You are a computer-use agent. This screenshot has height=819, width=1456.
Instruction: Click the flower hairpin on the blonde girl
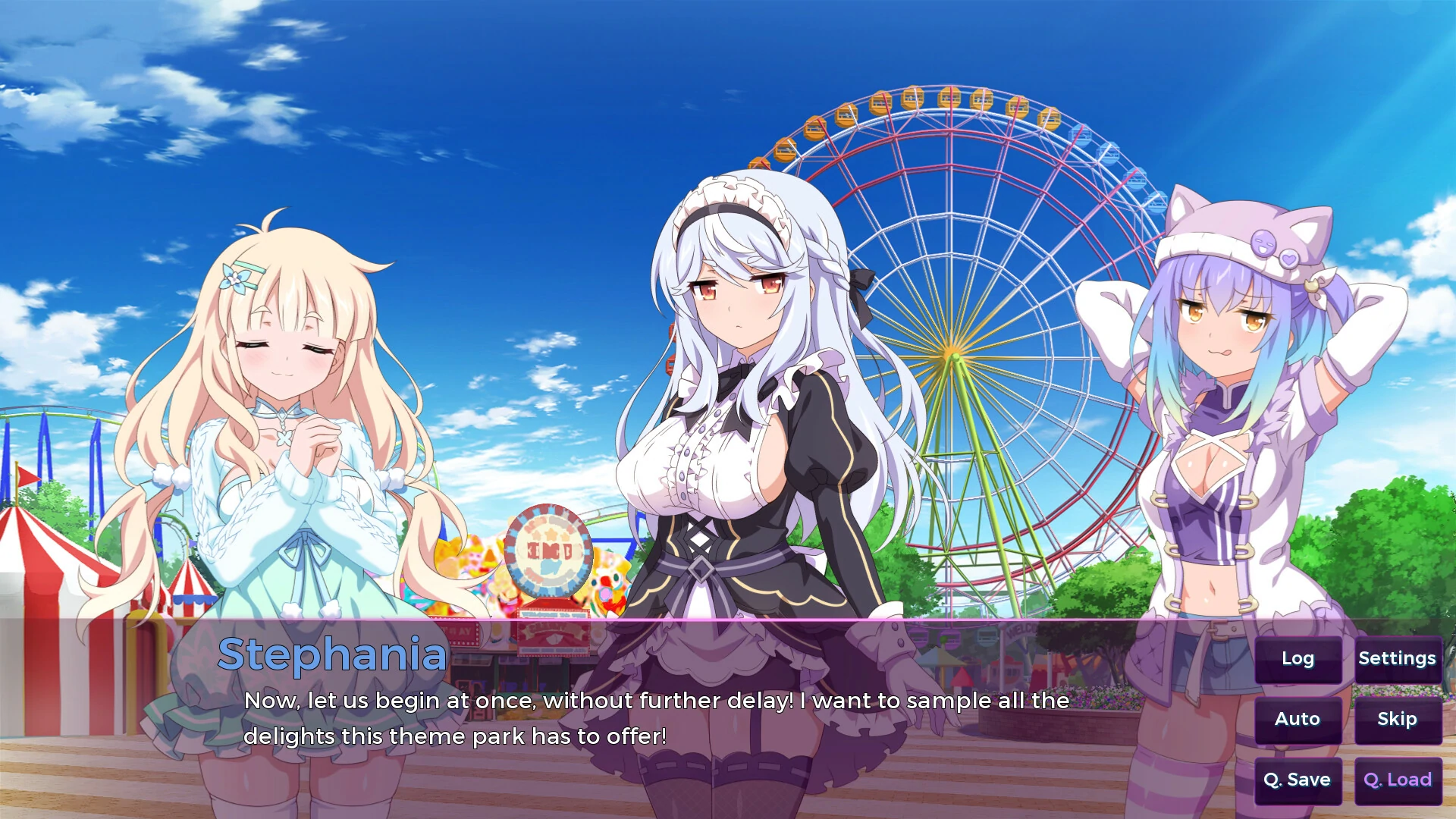(235, 278)
